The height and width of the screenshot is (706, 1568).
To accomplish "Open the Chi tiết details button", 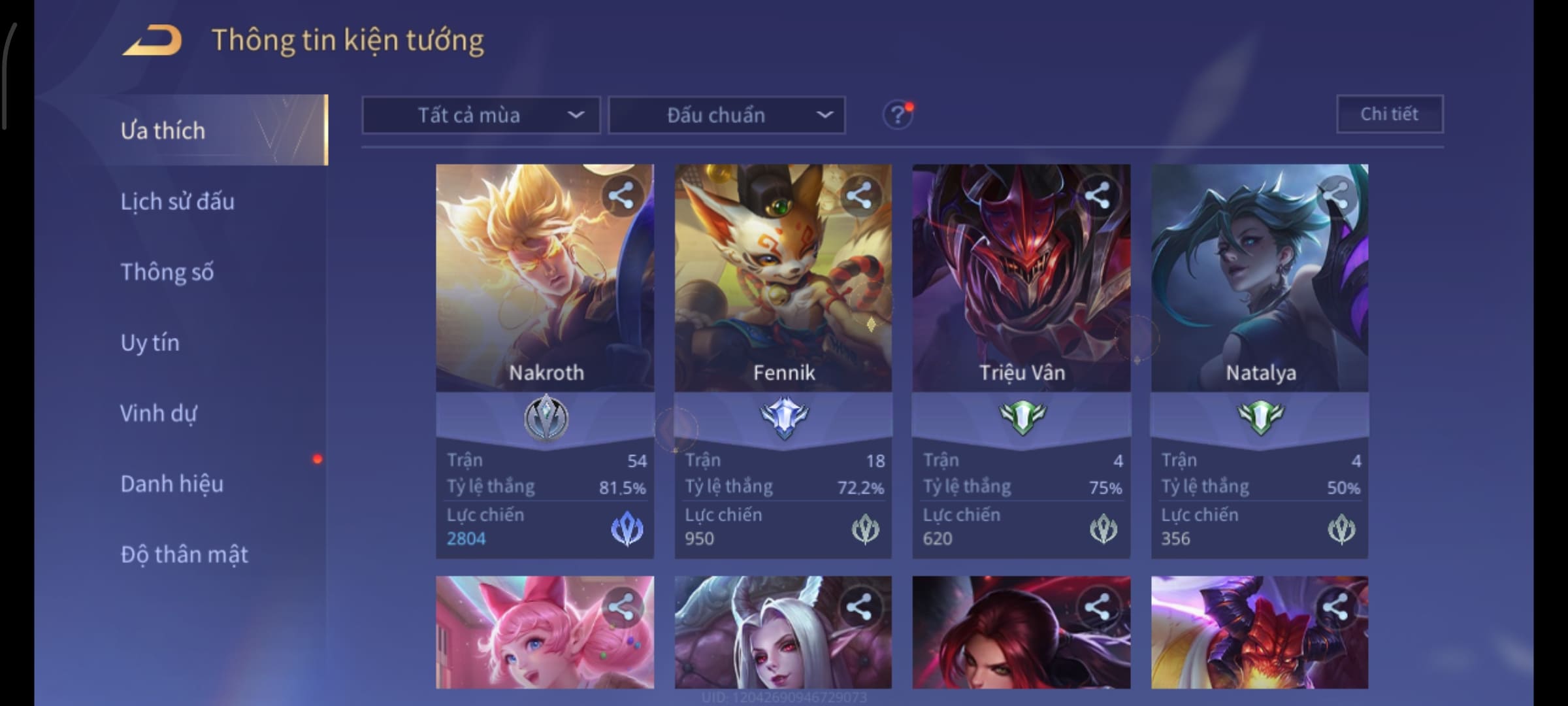I will click(1389, 114).
